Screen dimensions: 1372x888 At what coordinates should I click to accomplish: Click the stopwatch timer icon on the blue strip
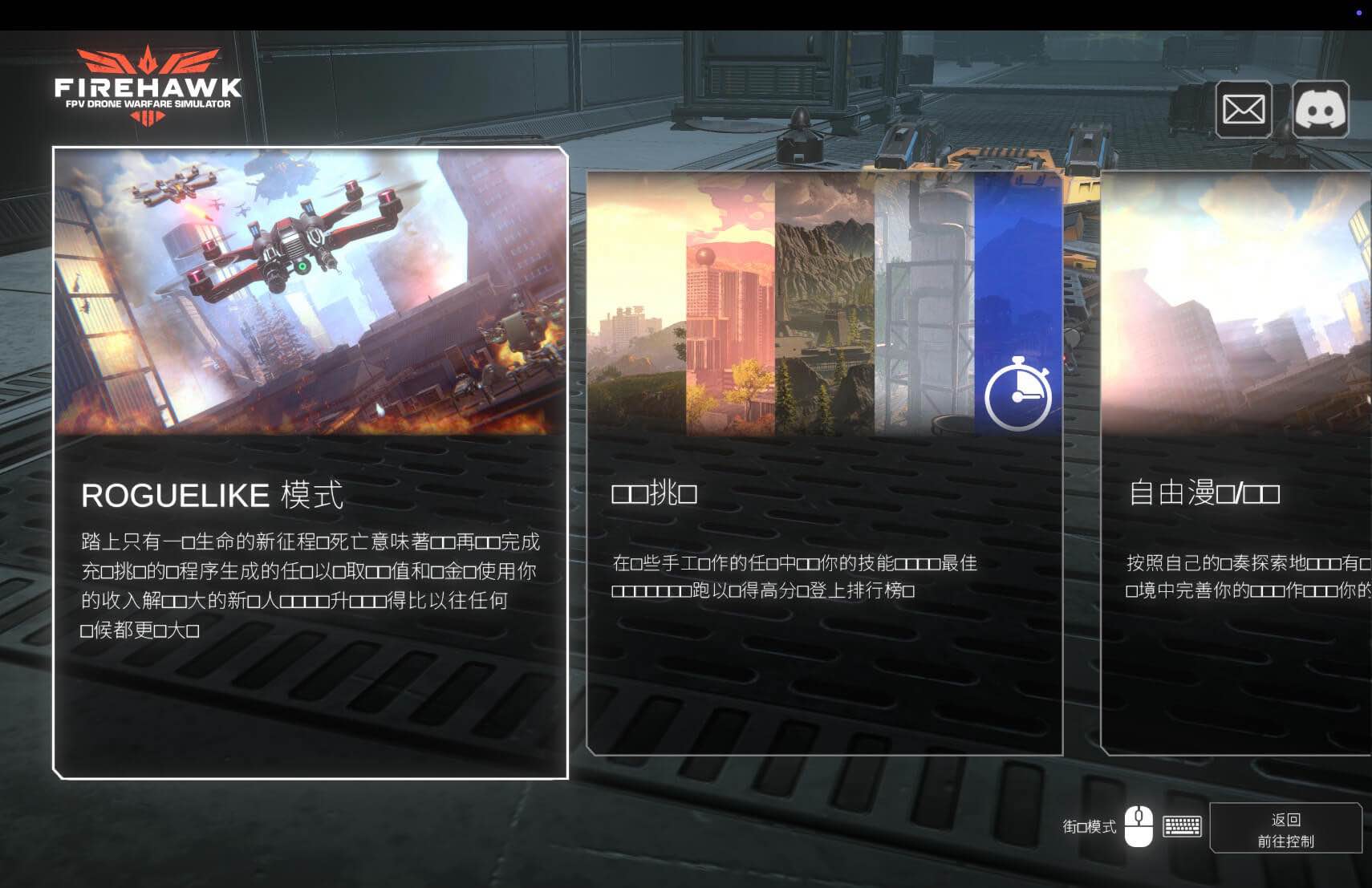pos(1018,391)
